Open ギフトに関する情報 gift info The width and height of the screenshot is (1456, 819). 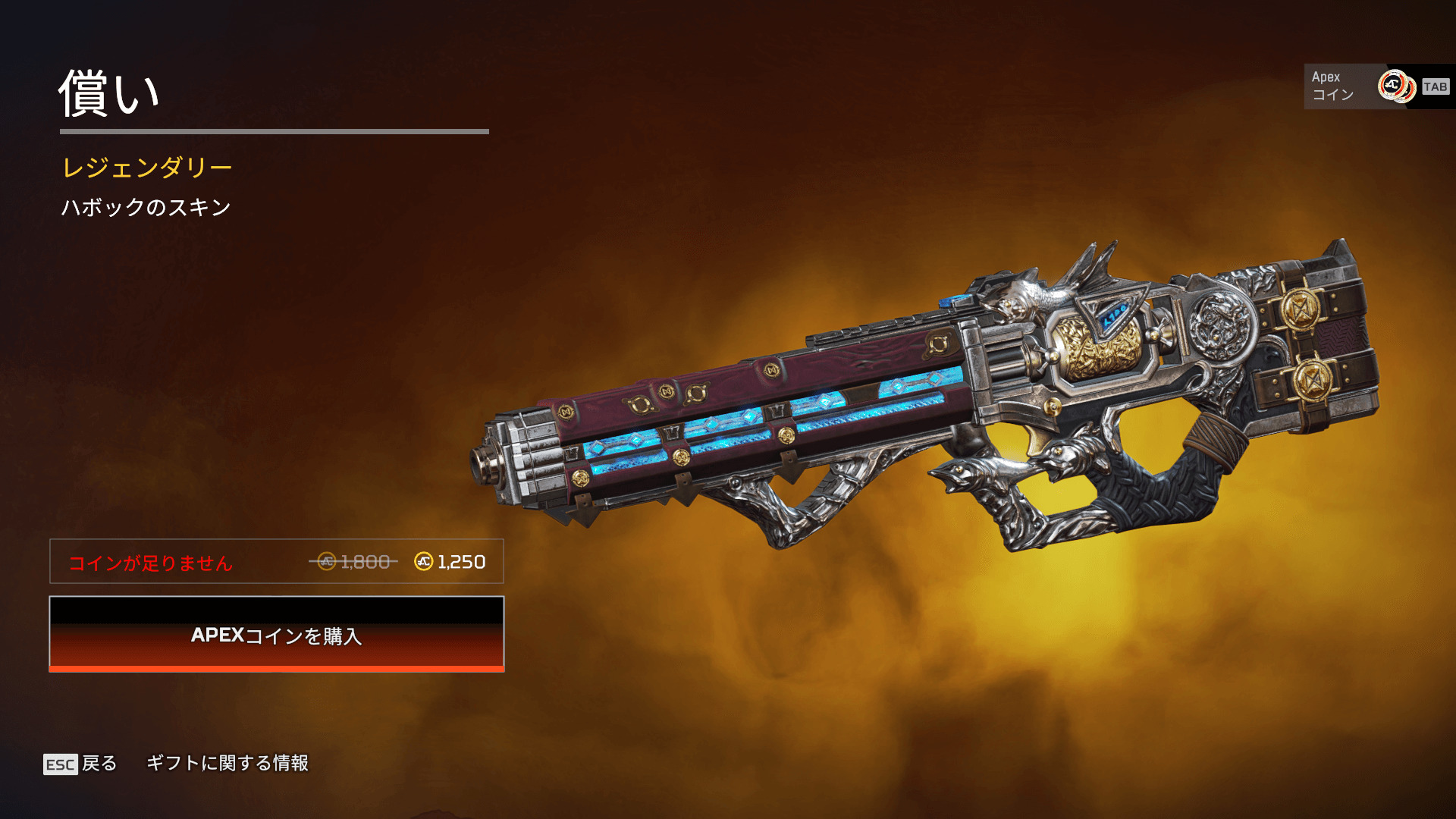click(227, 763)
